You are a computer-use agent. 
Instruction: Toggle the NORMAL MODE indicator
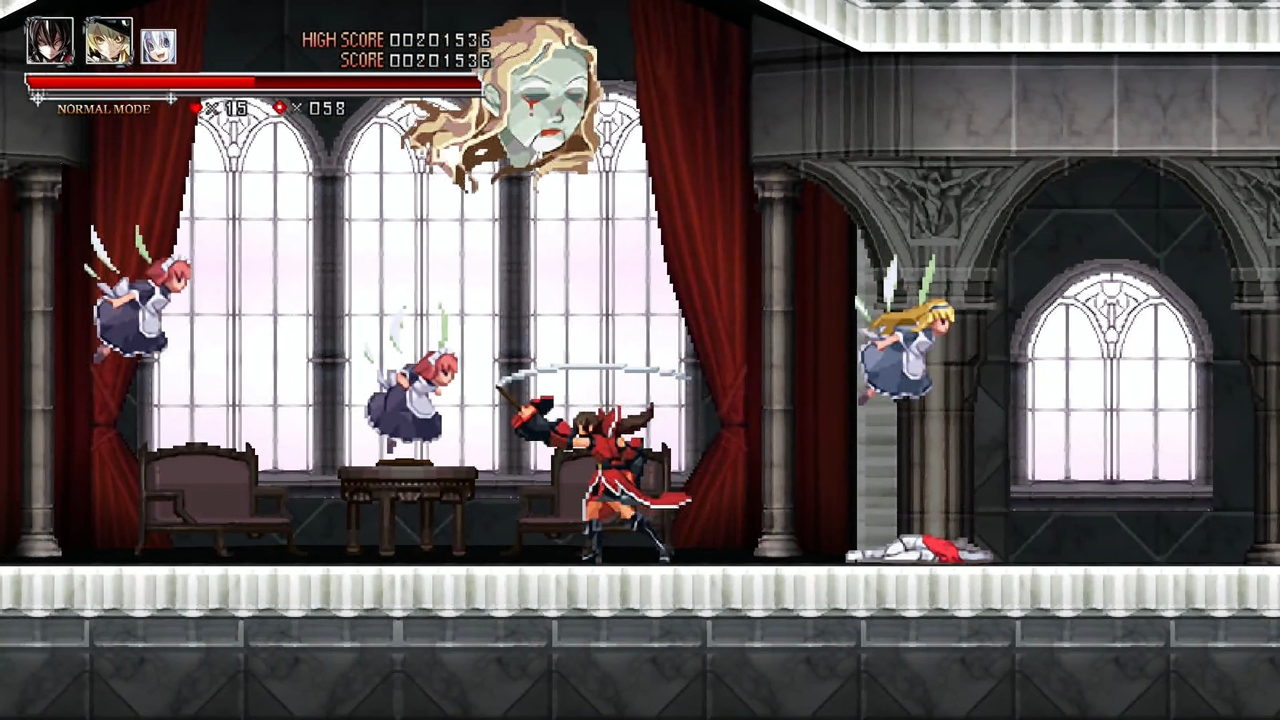tap(103, 109)
